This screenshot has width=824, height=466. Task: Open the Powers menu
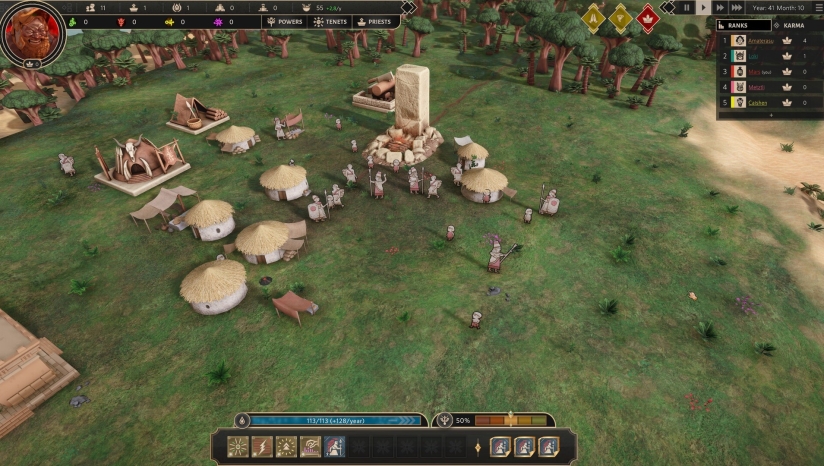(282, 21)
